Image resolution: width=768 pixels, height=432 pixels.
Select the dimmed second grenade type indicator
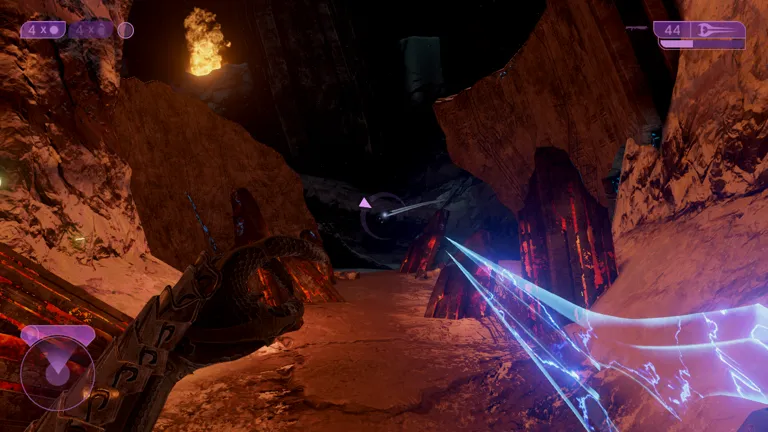click(x=92, y=30)
